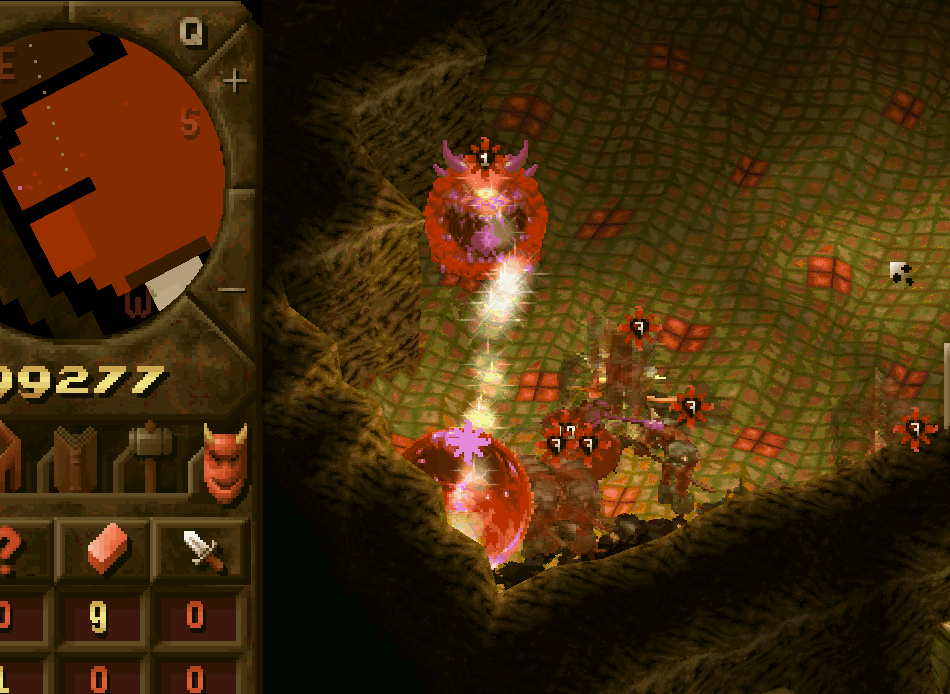Click the Q button above the minimap

coord(192,32)
